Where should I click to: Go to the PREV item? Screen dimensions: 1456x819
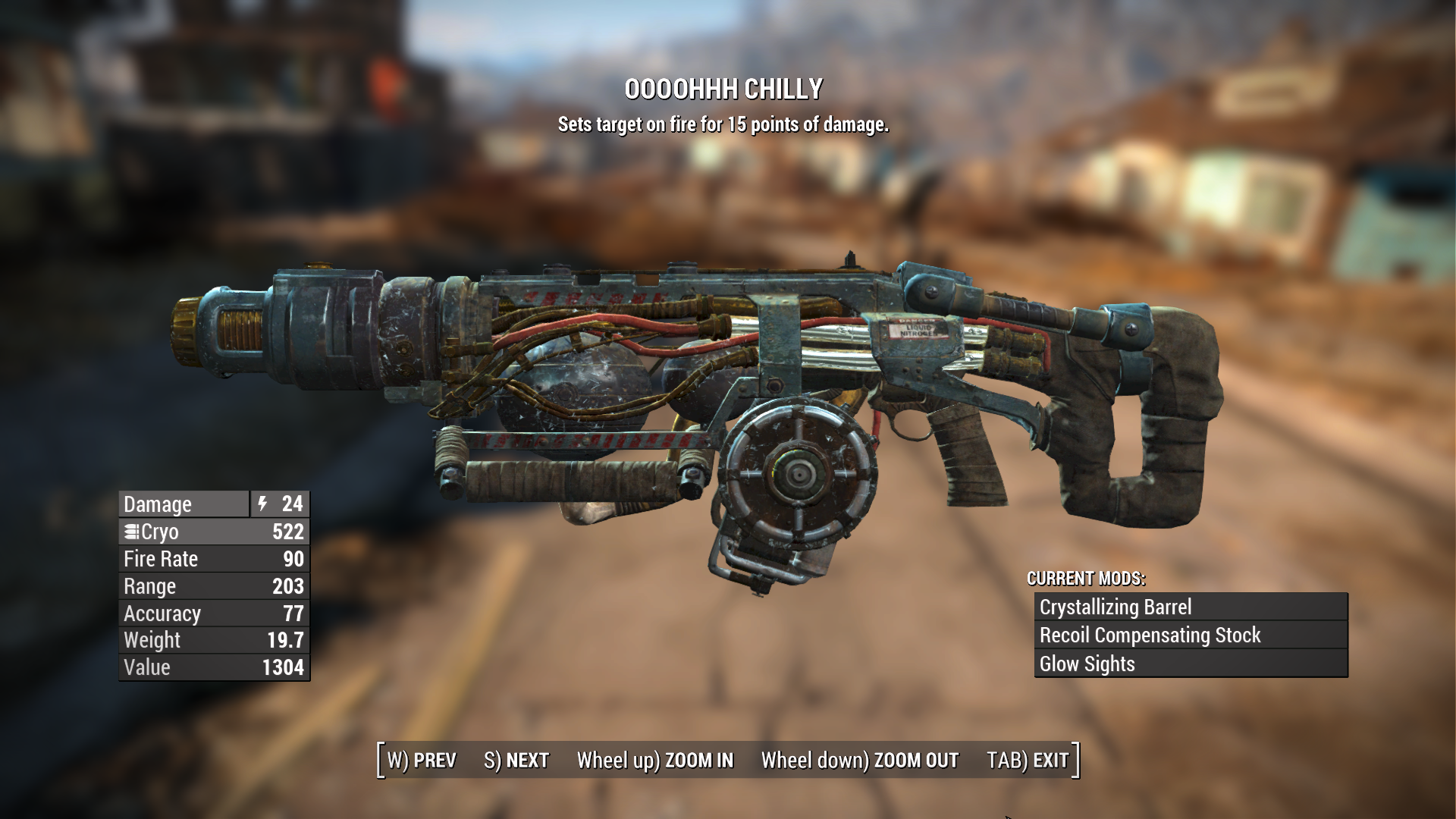click(422, 760)
